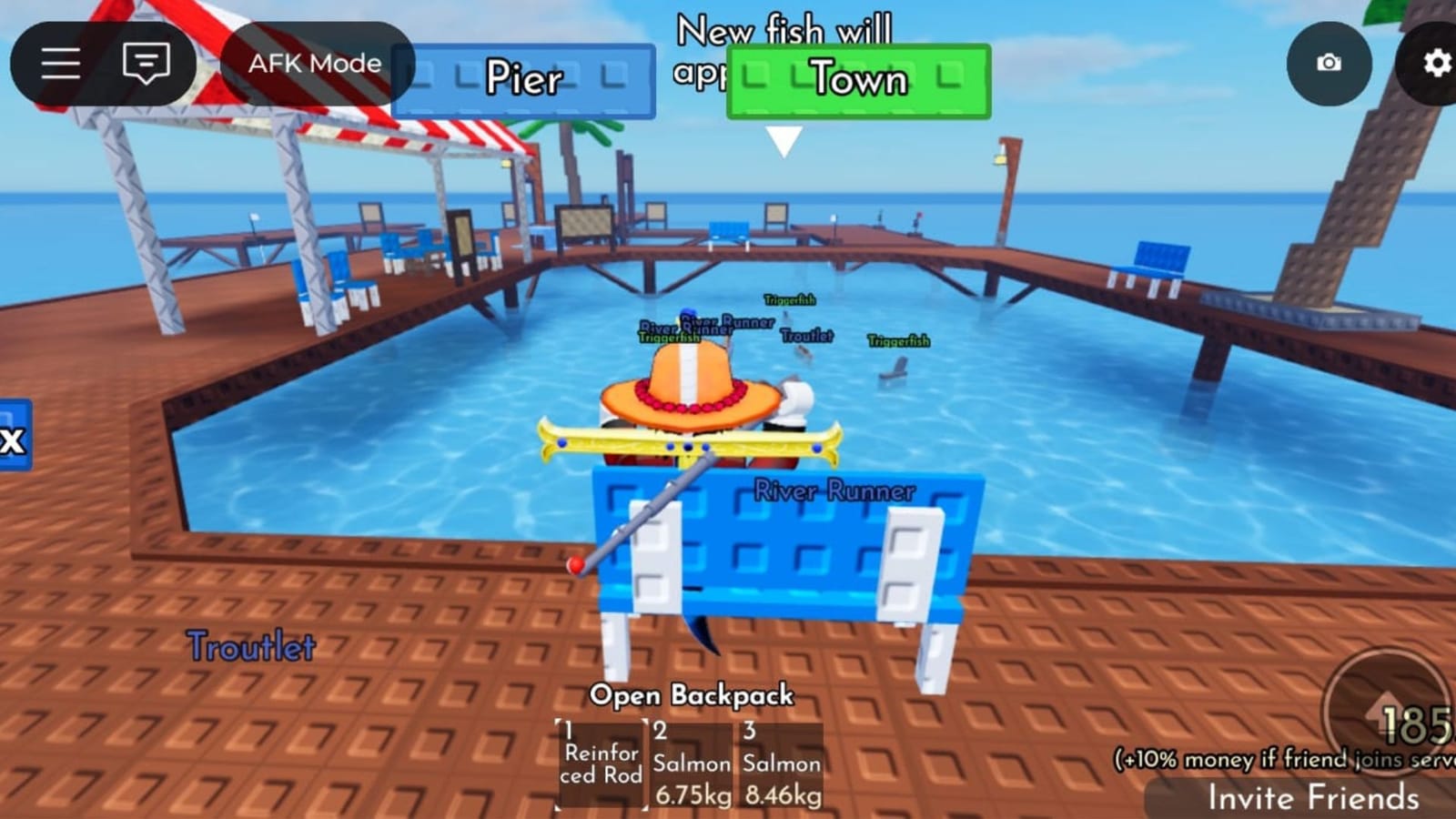Click the camera screenshot icon
Viewport: 1456px width, 819px height.
1329,64
